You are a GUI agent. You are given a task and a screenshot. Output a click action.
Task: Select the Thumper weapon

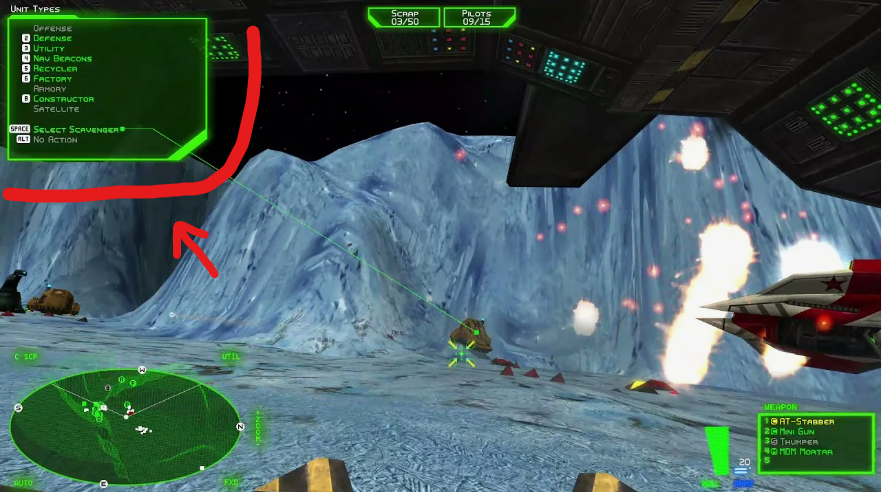(798, 441)
